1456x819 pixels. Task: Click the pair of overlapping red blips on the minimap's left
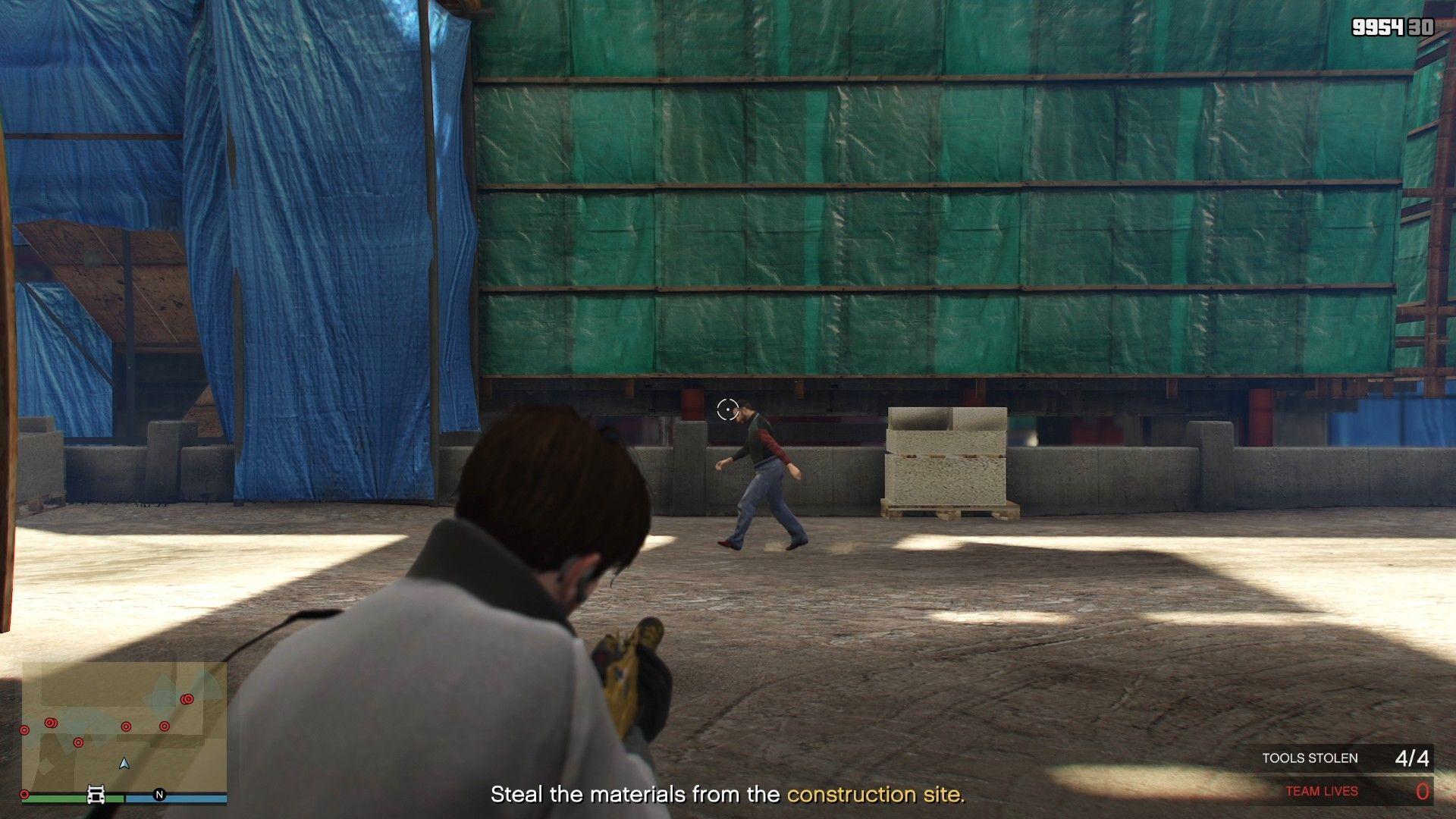tap(51, 723)
